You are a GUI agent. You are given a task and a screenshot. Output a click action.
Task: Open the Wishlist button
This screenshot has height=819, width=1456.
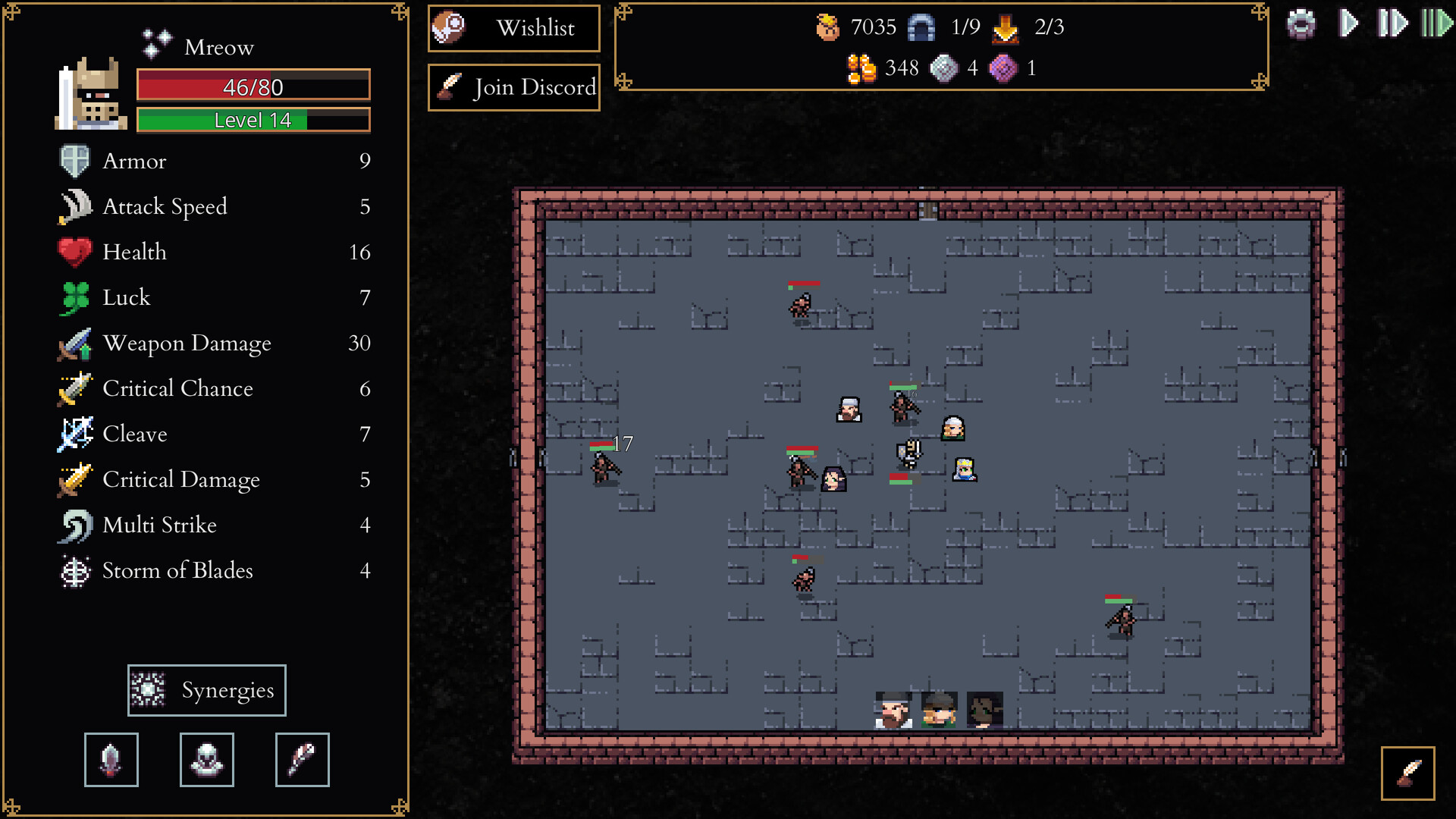click(513, 29)
